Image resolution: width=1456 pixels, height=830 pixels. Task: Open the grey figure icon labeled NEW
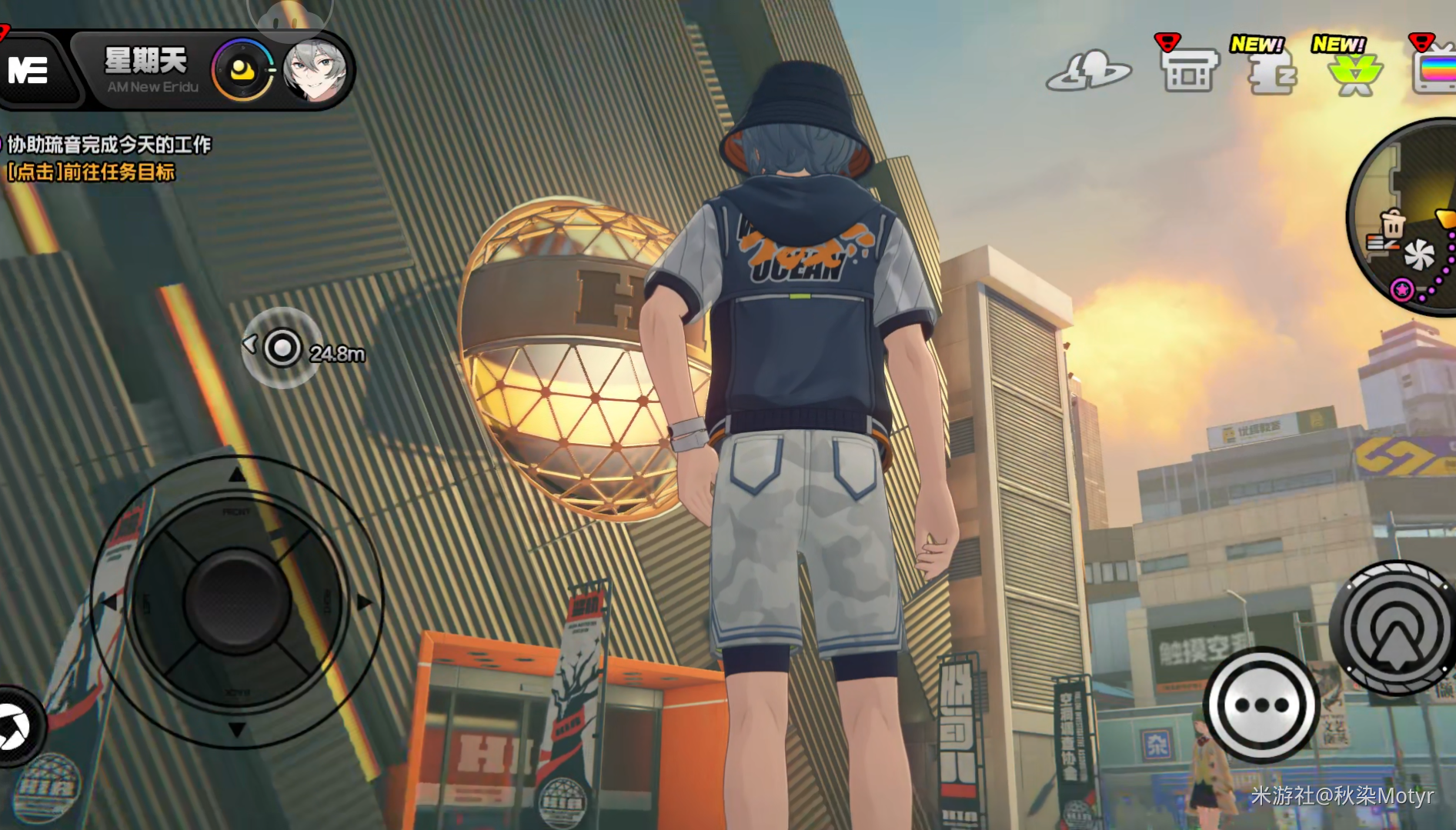pyautogui.click(x=1271, y=72)
